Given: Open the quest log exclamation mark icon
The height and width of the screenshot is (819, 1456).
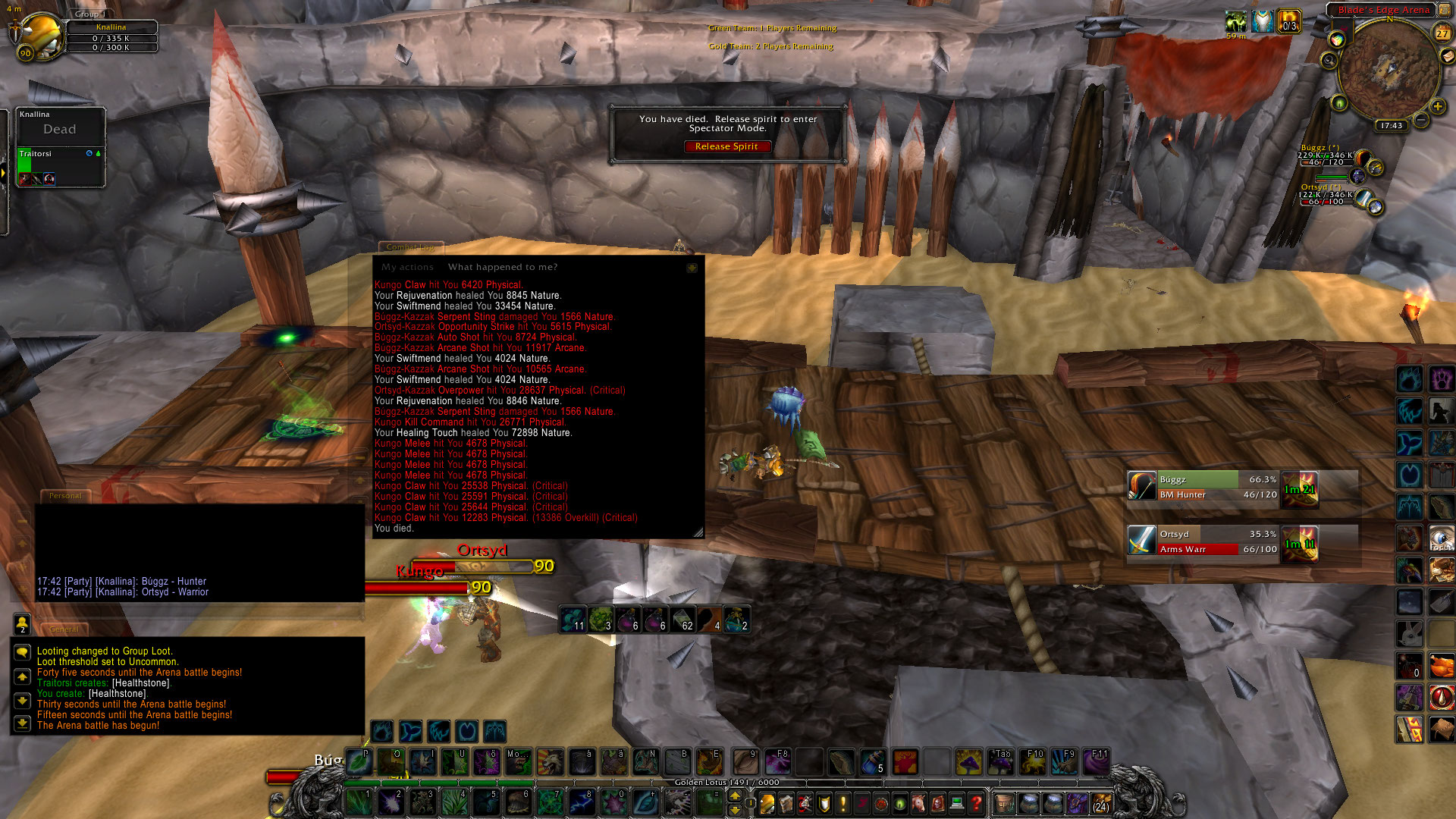Looking at the screenshot, I should tap(843, 802).
